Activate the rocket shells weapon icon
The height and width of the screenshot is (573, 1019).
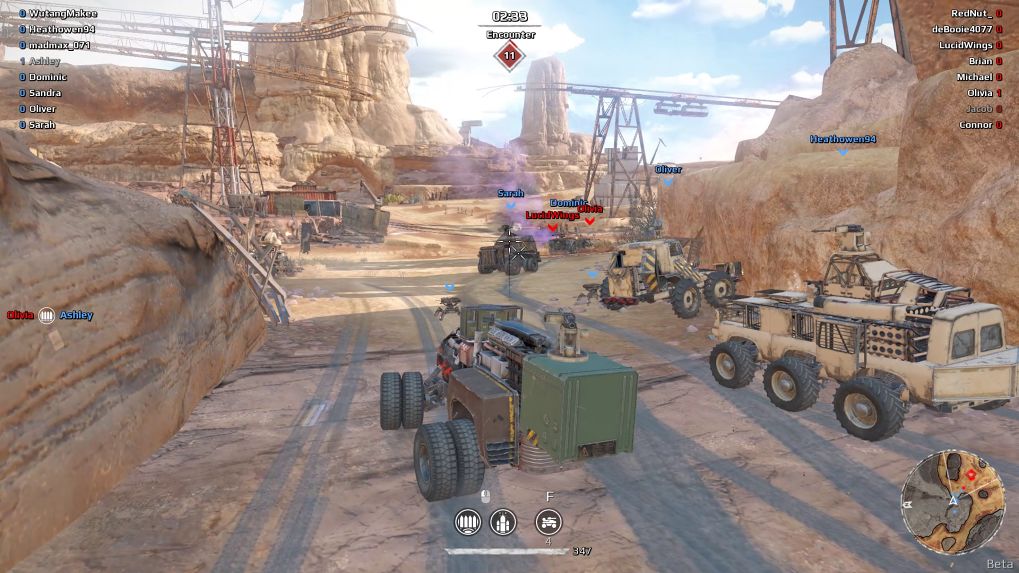click(502, 521)
